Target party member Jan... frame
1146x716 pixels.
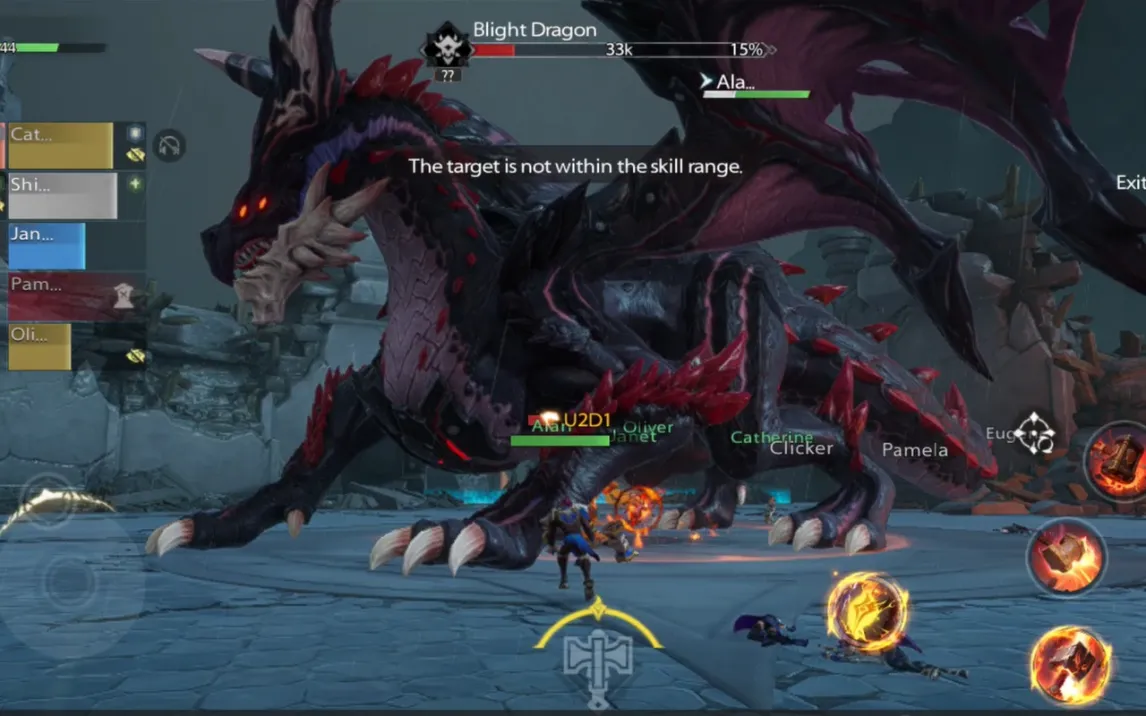(x=47, y=246)
